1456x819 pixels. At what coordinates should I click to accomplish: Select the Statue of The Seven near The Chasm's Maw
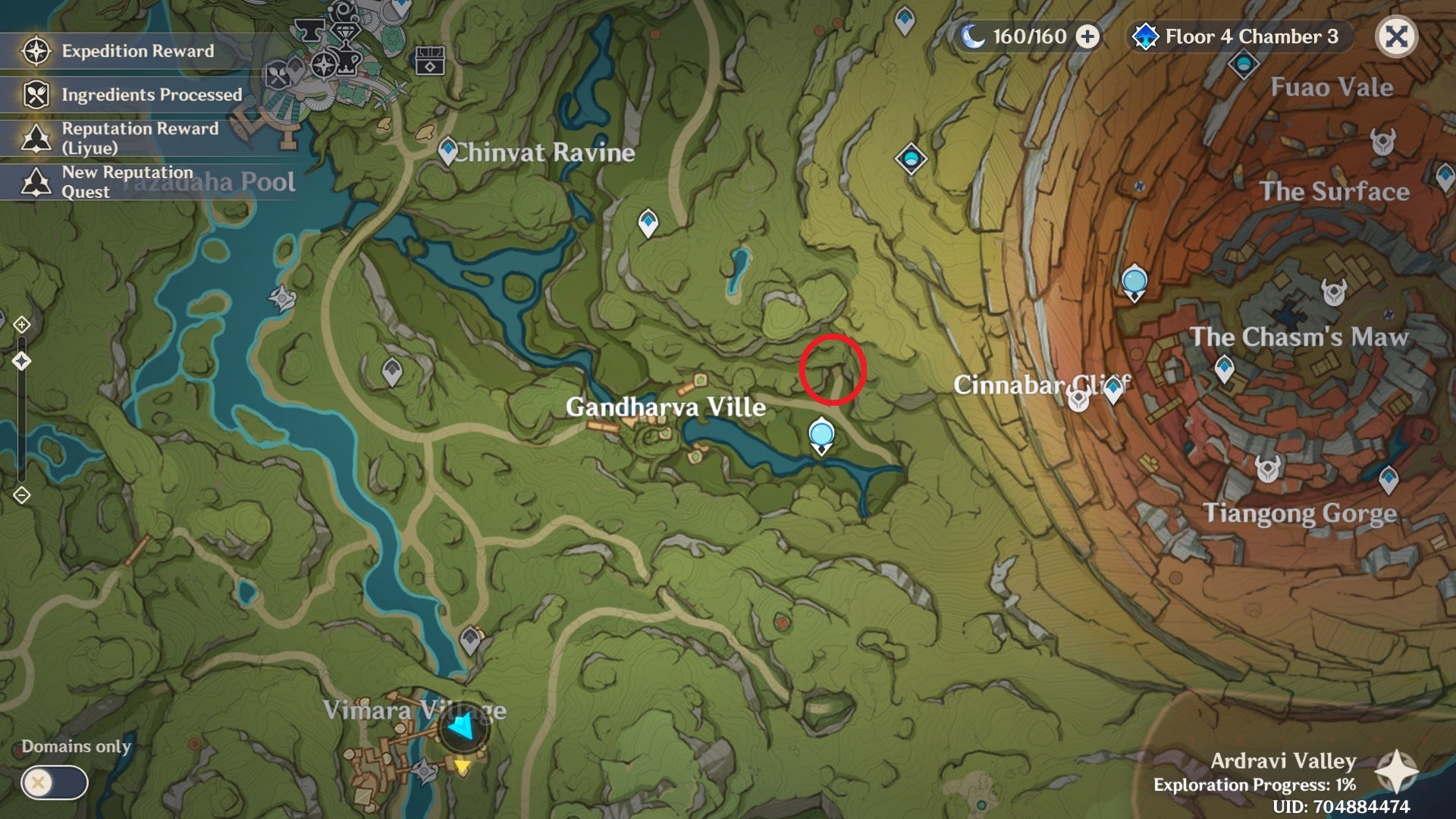coord(1134,283)
